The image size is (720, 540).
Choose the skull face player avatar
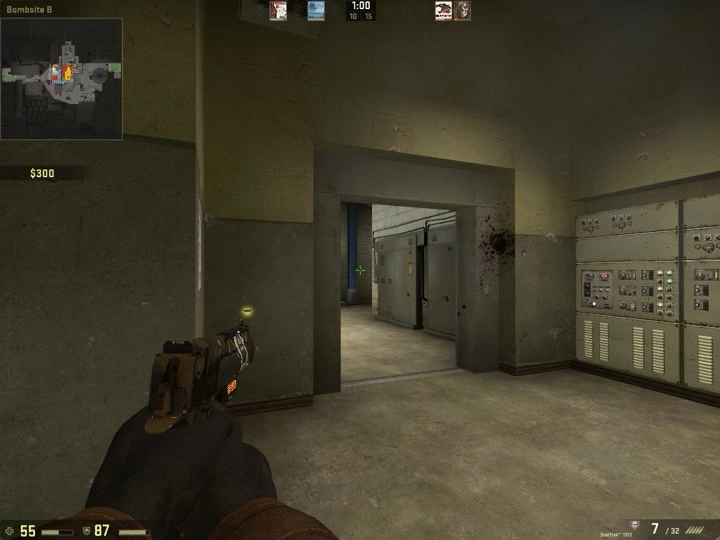pyautogui.click(x=462, y=11)
